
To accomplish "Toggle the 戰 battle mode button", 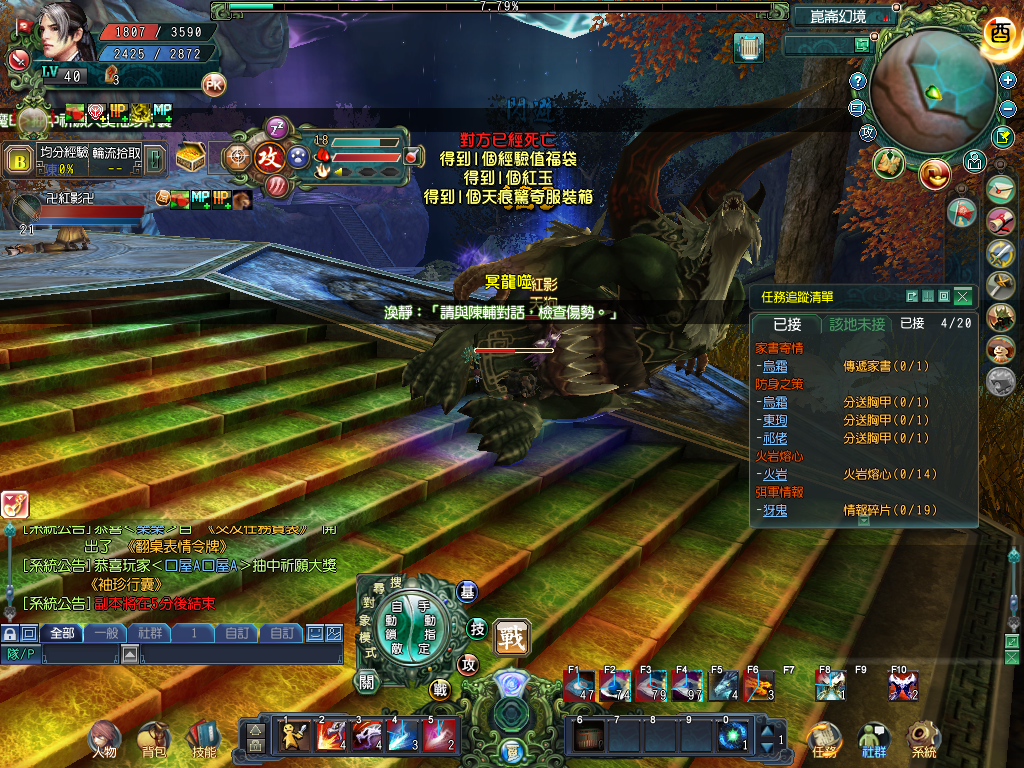I will [512, 636].
